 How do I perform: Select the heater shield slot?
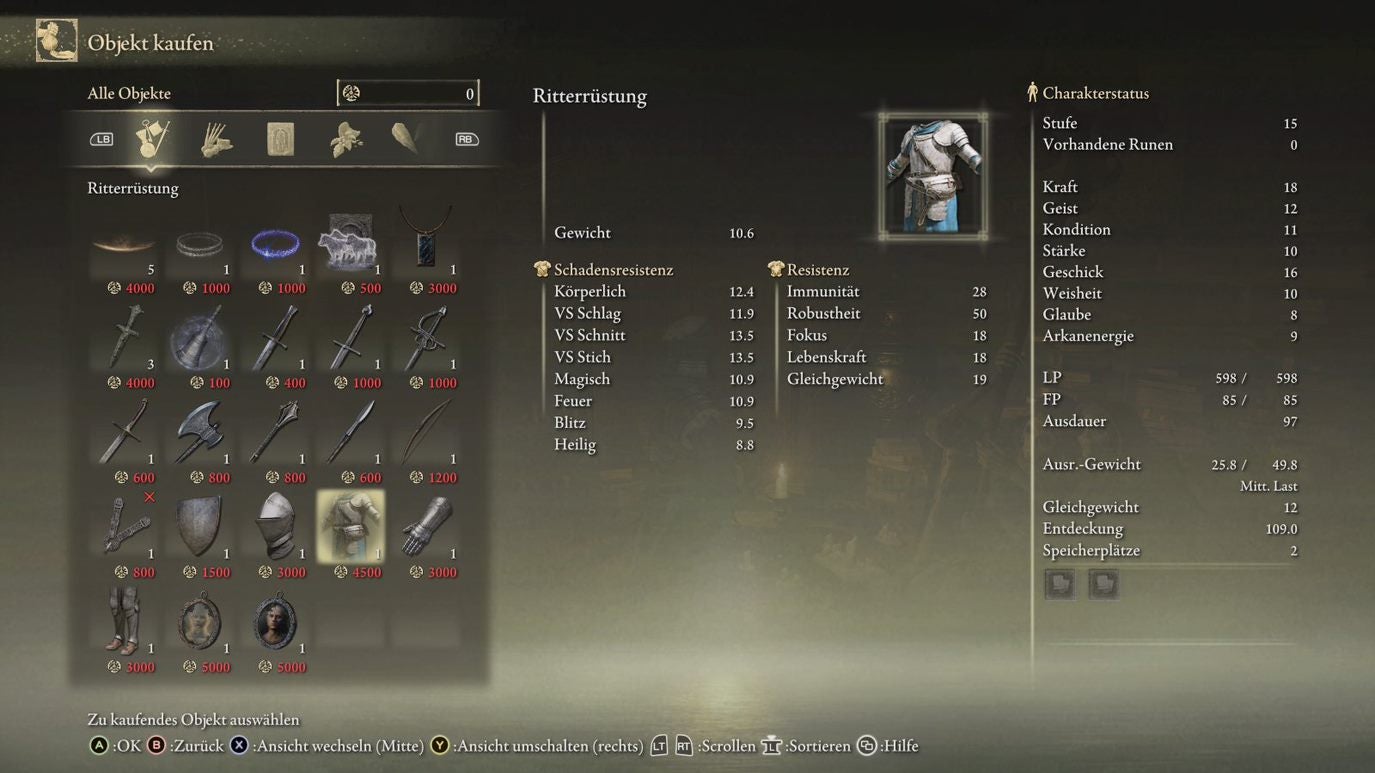199,526
